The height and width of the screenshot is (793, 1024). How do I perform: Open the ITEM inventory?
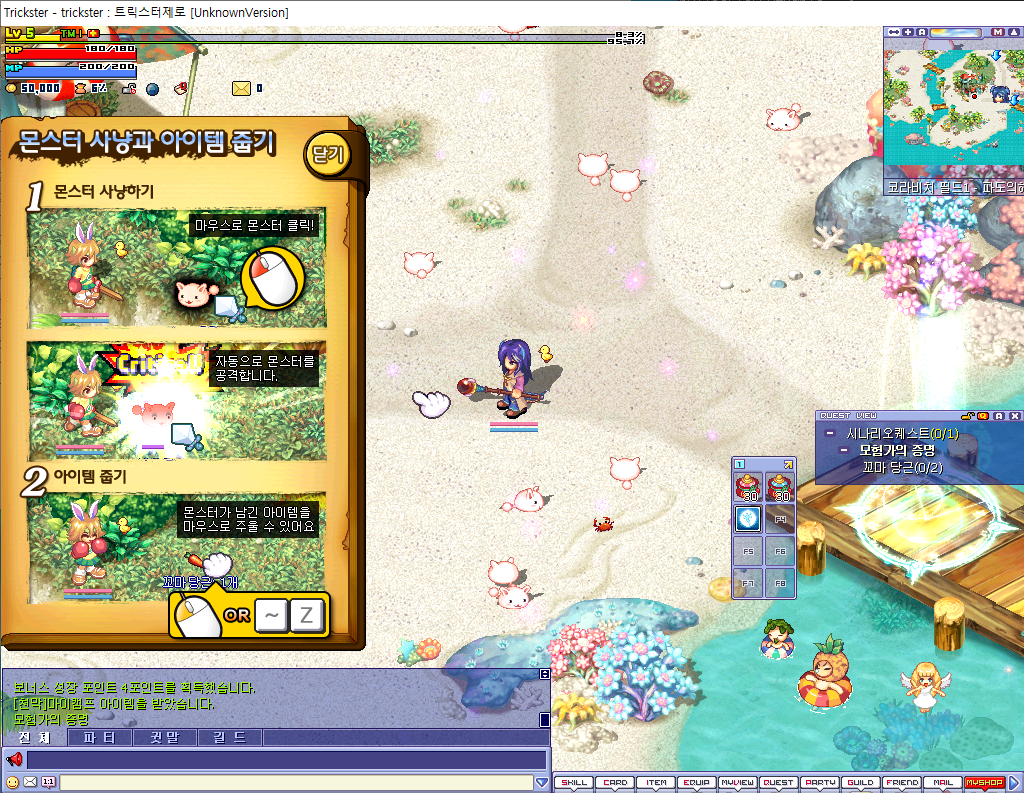656,783
